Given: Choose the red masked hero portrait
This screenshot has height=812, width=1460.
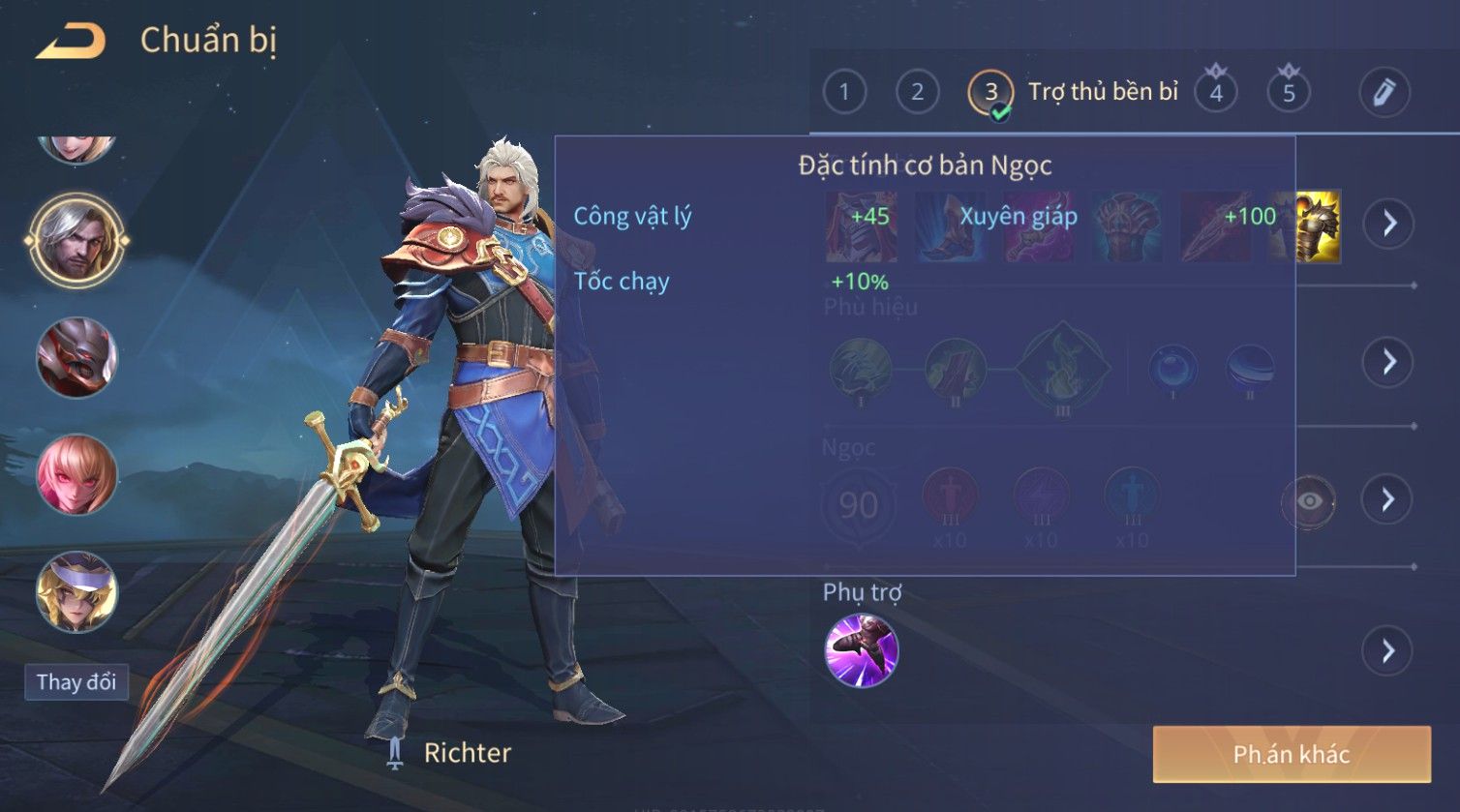Looking at the screenshot, I should pos(76,357).
